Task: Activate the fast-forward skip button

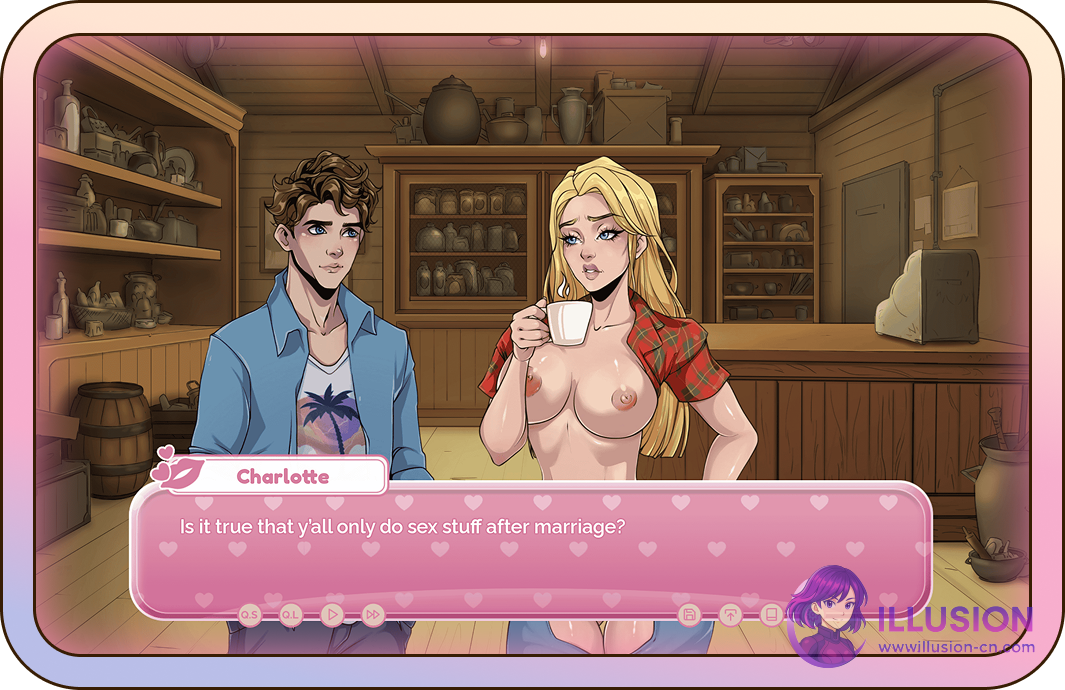Action: click(x=373, y=614)
